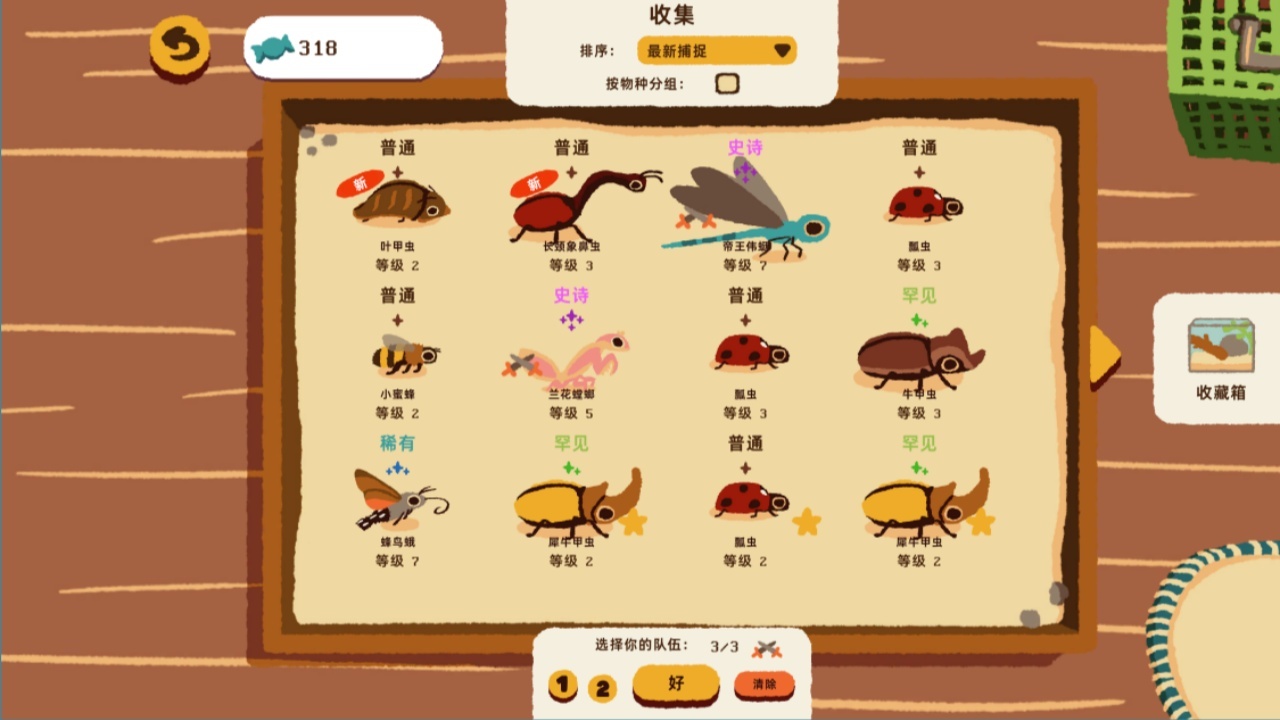Screen dimensions: 1280x720
Task: Click the crossed swords icon beside 3/3
Action: (768, 650)
